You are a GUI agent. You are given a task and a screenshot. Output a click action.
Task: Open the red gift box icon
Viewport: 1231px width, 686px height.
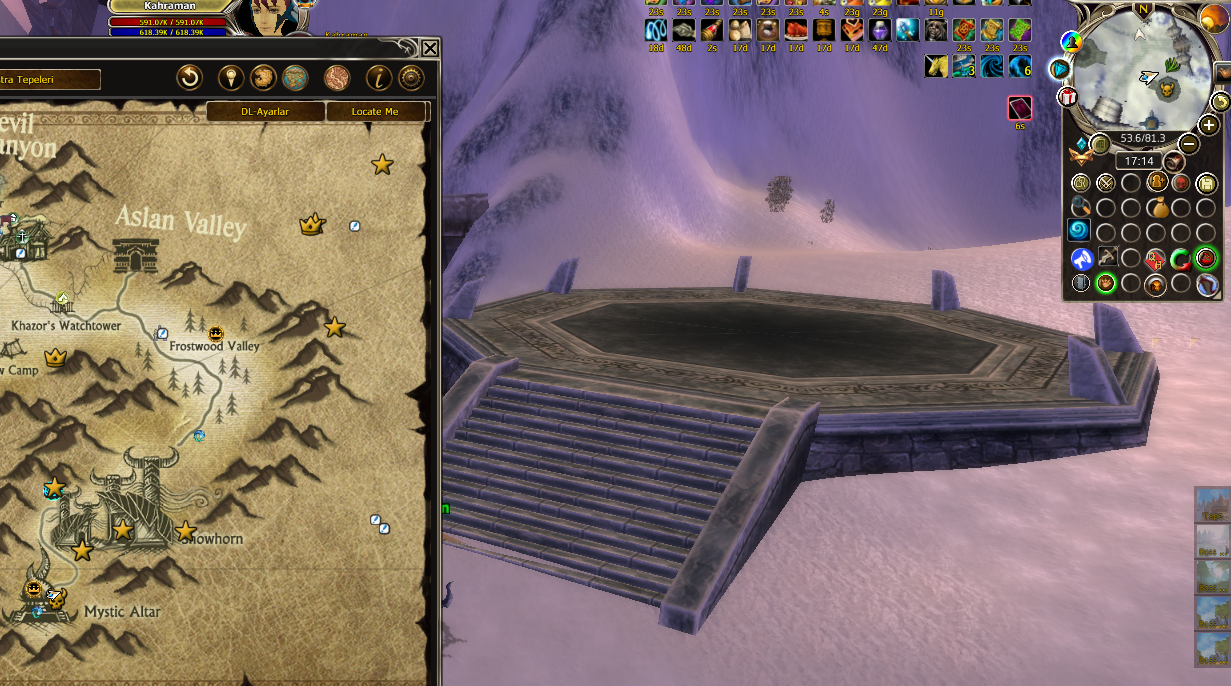1068,97
